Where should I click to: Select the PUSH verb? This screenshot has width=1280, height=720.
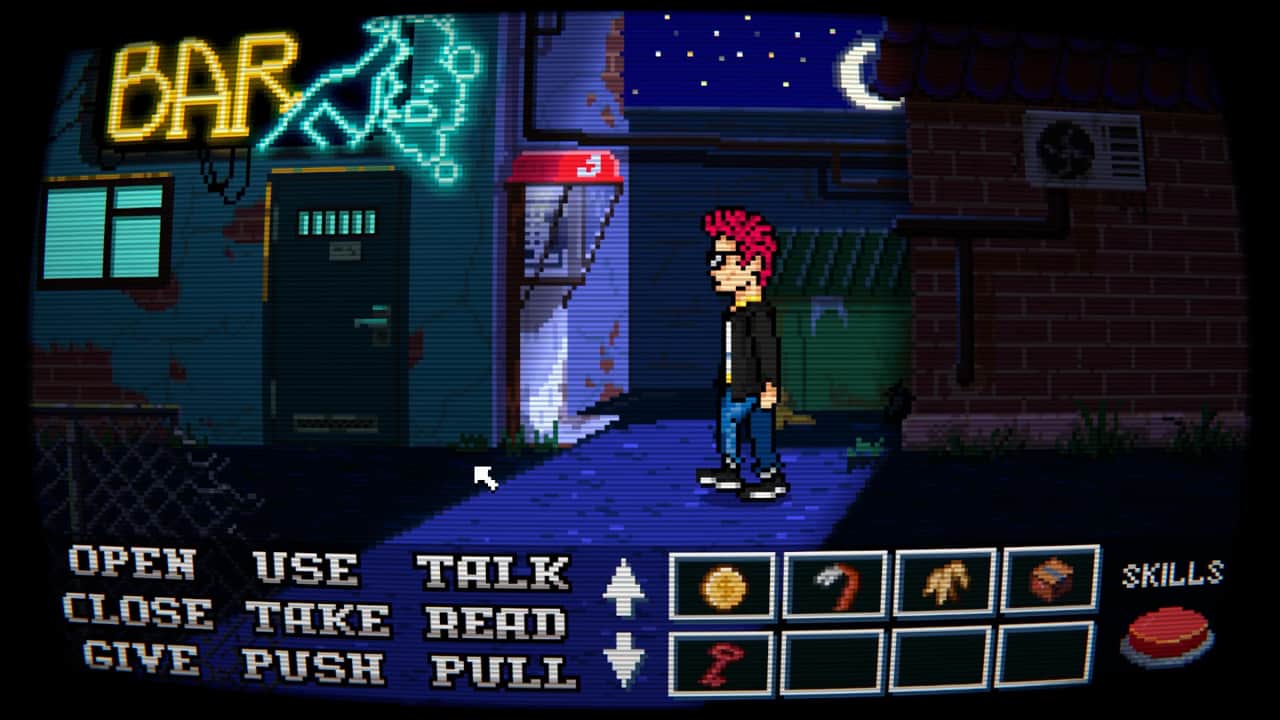click(313, 665)
